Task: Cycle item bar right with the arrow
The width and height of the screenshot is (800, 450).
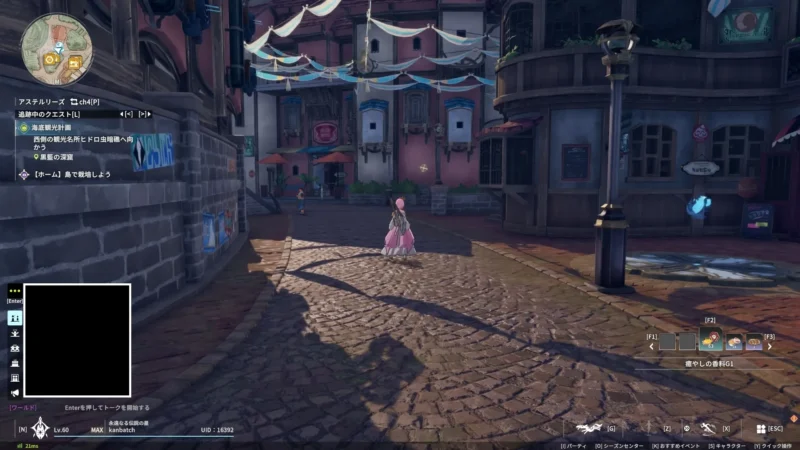Action: coord(771,347)
